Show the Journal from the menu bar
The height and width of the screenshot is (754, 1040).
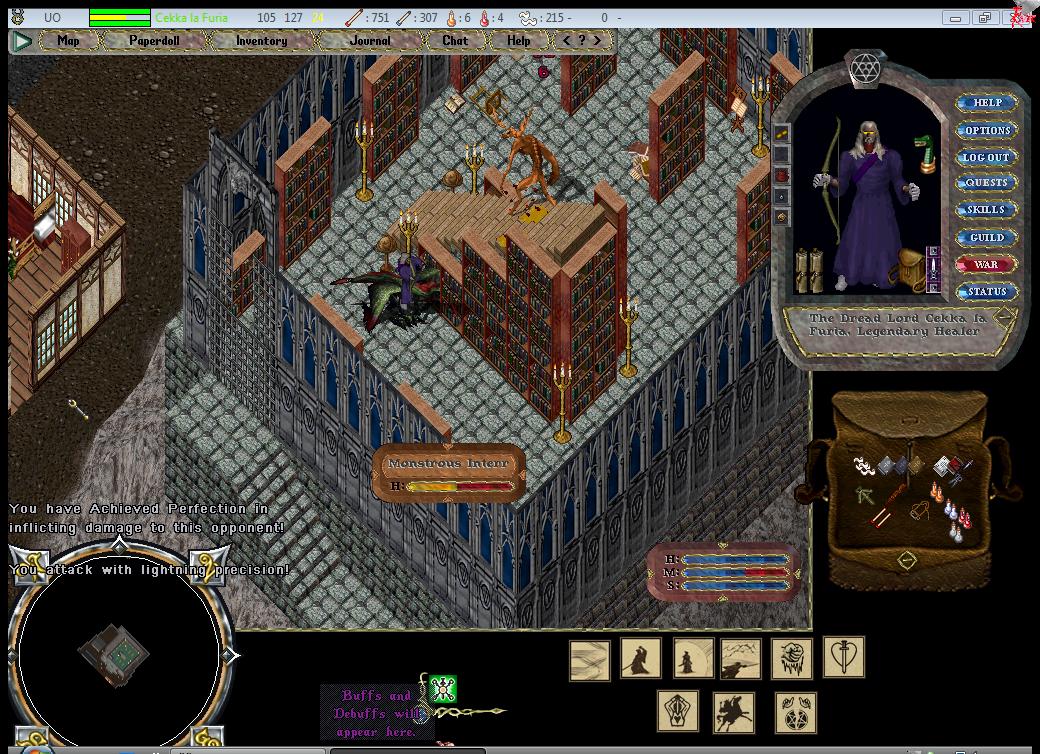(371, 41)
